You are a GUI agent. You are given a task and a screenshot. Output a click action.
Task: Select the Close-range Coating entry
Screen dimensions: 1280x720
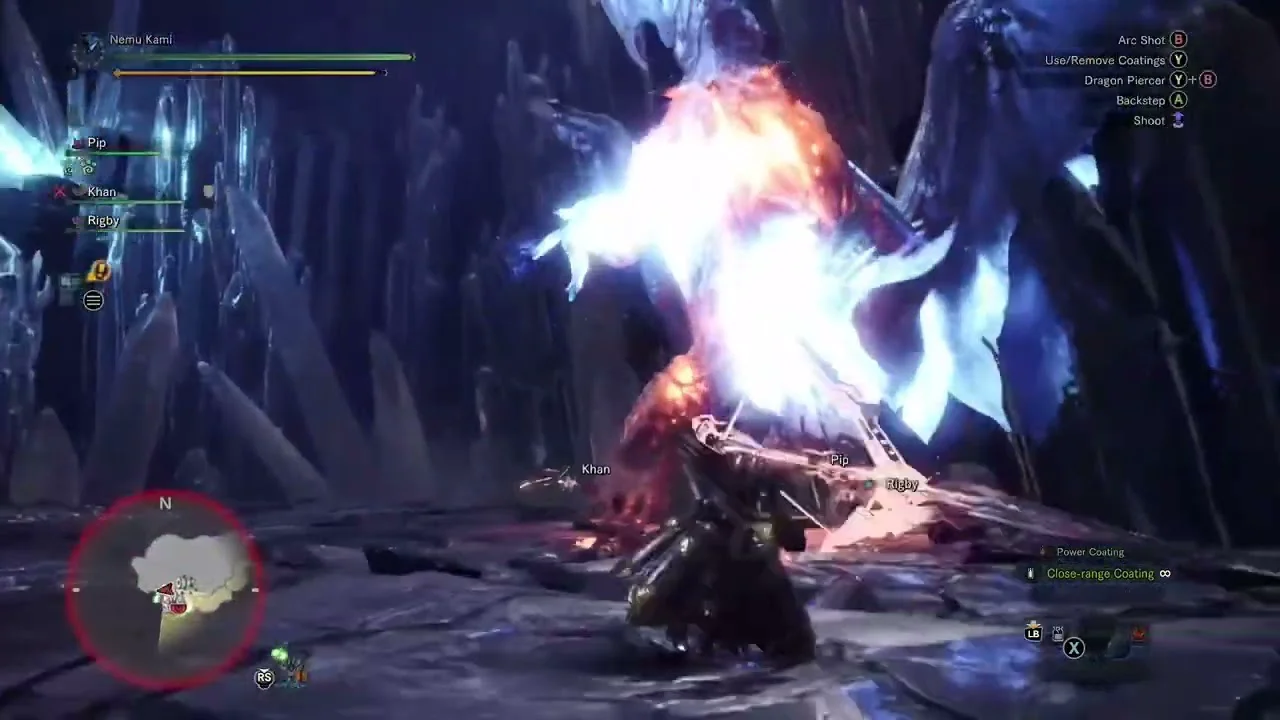pyautogui.click(x=1100, y=574)
